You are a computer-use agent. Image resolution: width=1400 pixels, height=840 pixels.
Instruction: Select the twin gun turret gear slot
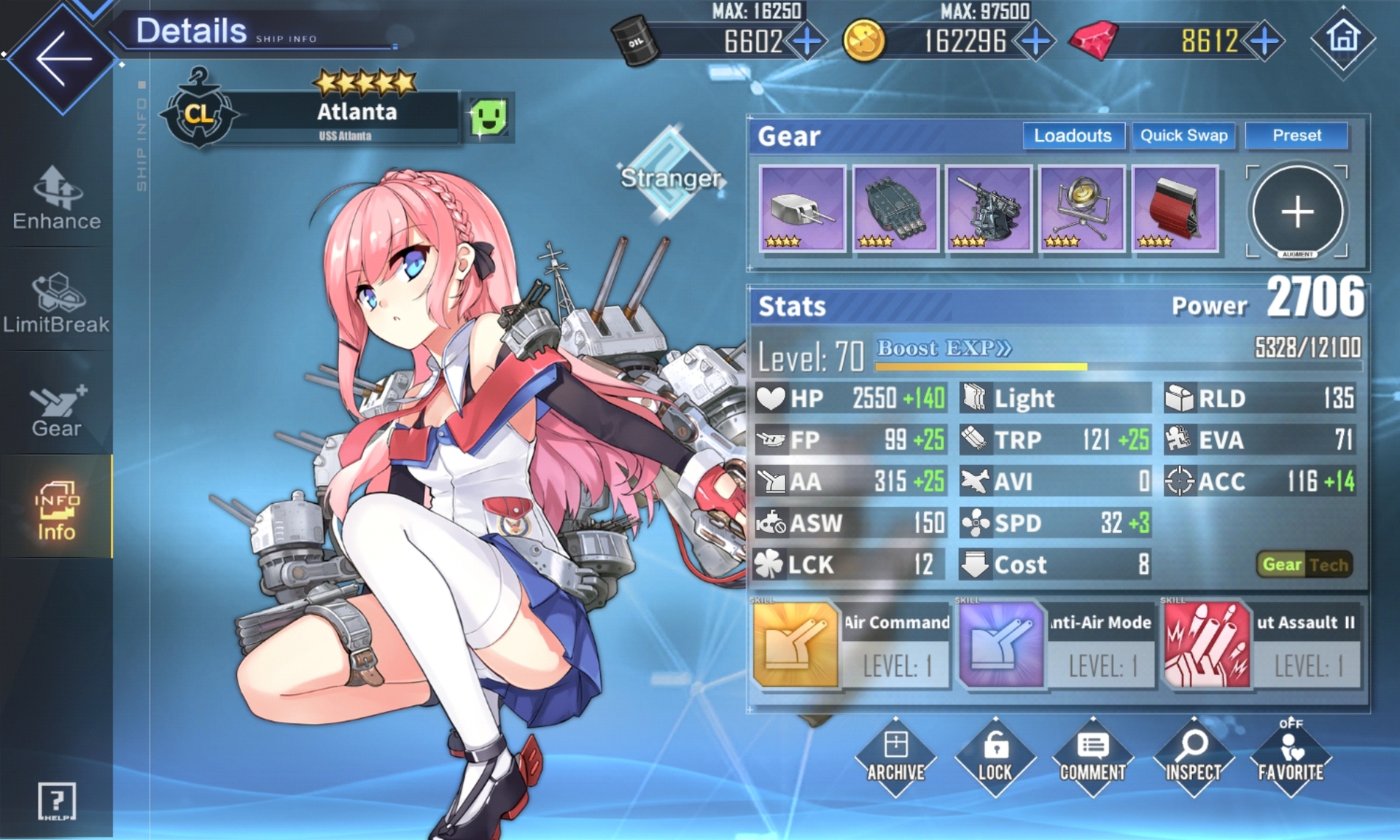(802, 209)
